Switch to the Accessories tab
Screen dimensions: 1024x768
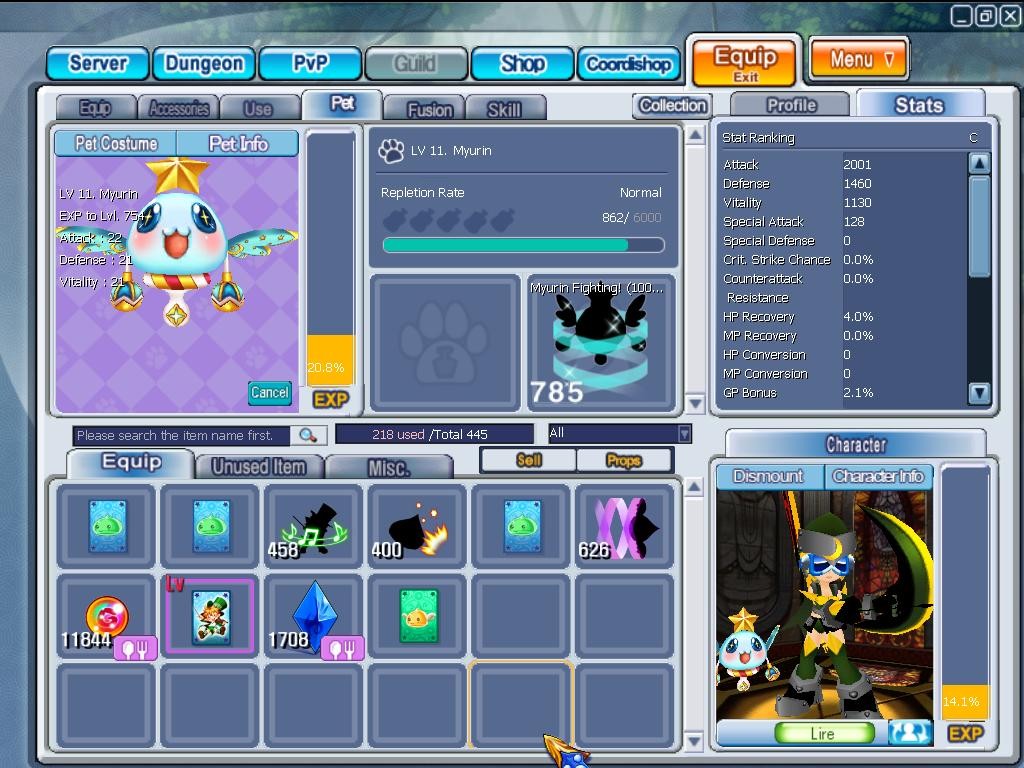(x=179, y=108)
